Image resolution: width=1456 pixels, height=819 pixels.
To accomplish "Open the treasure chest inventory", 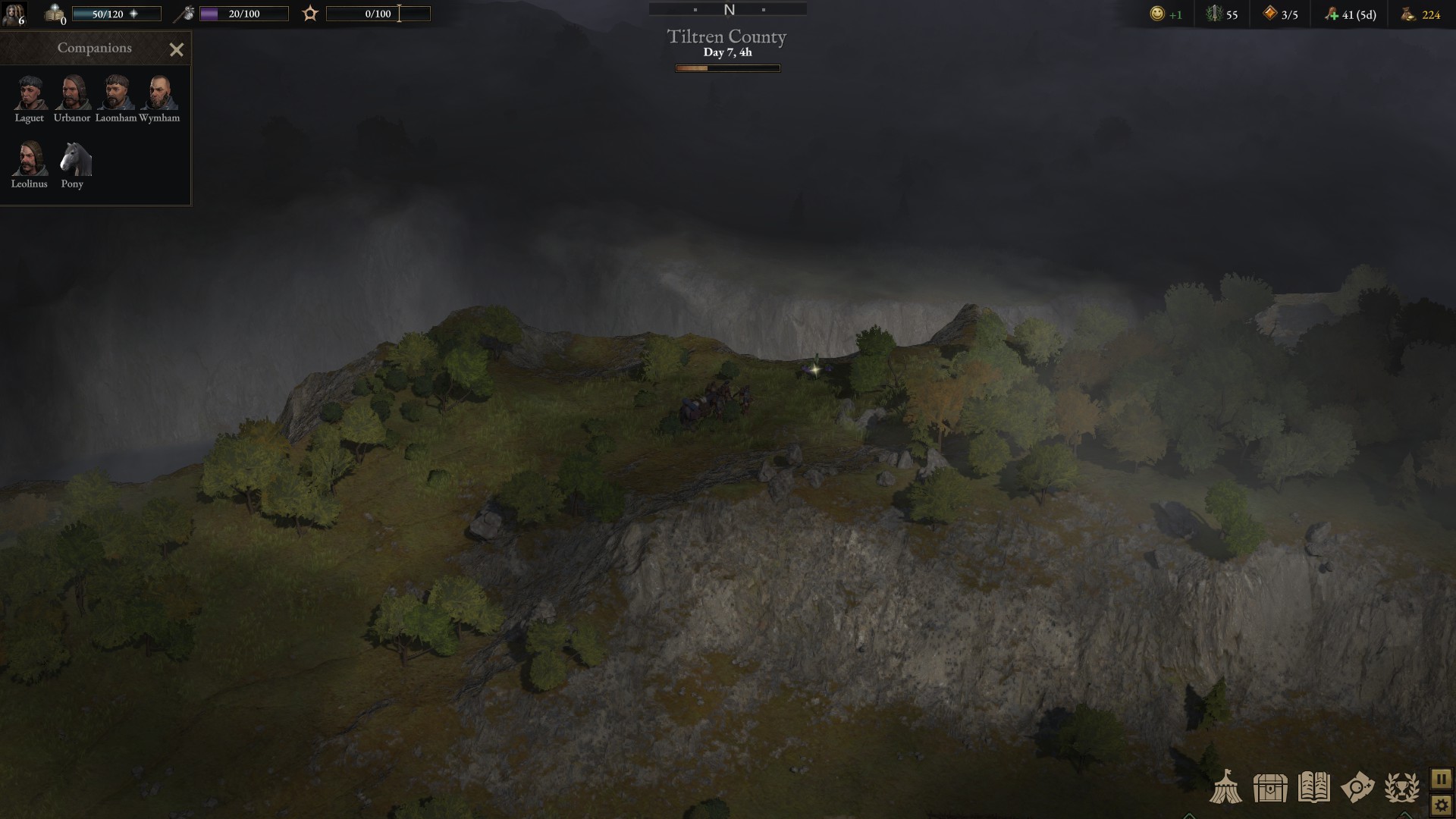I will (x=1270, y=787).
